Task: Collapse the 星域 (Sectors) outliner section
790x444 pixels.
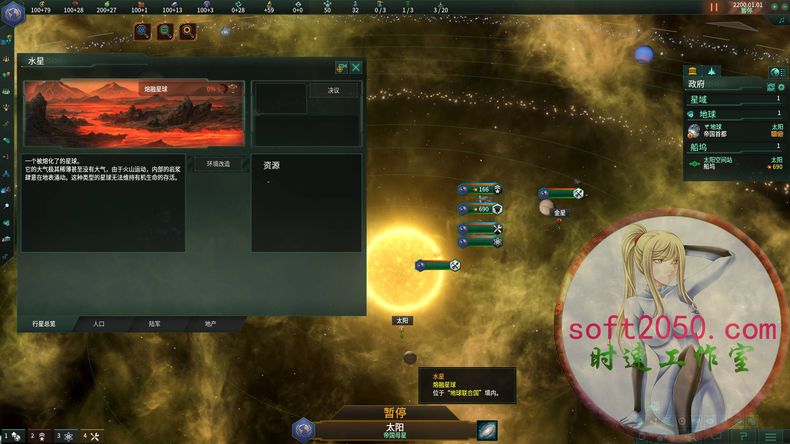Action: [x=733, y=99]
